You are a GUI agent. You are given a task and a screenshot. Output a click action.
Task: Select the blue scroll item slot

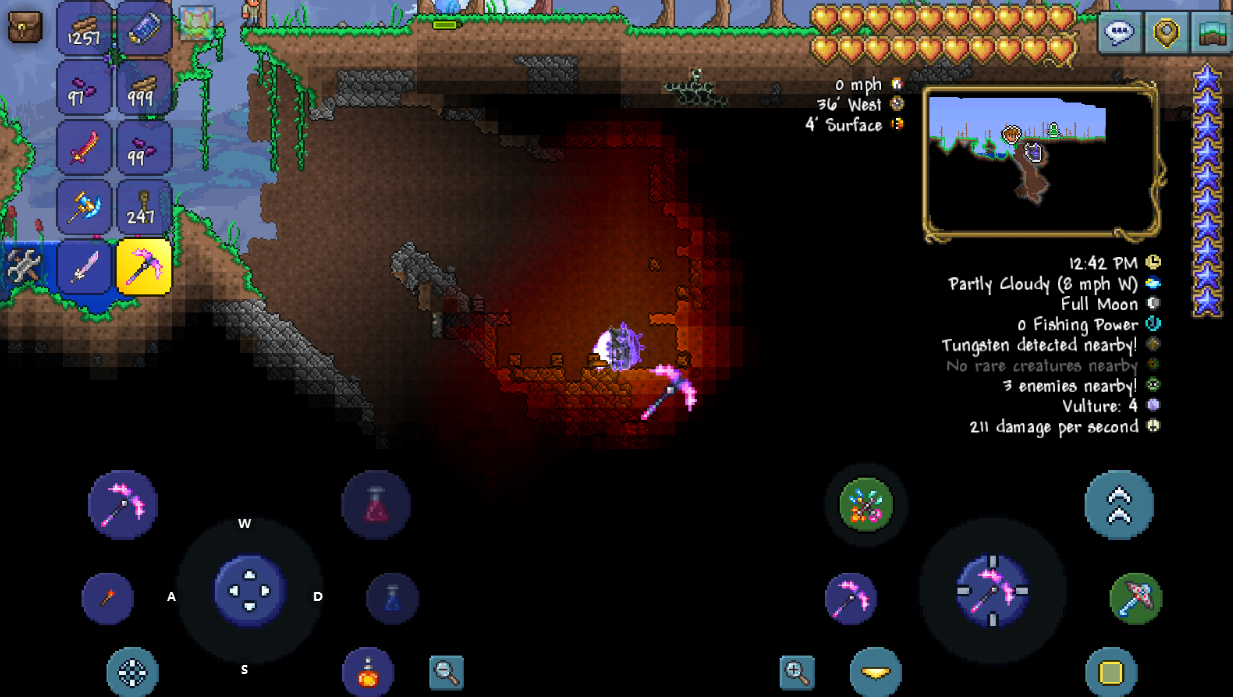tap(144, 28)
